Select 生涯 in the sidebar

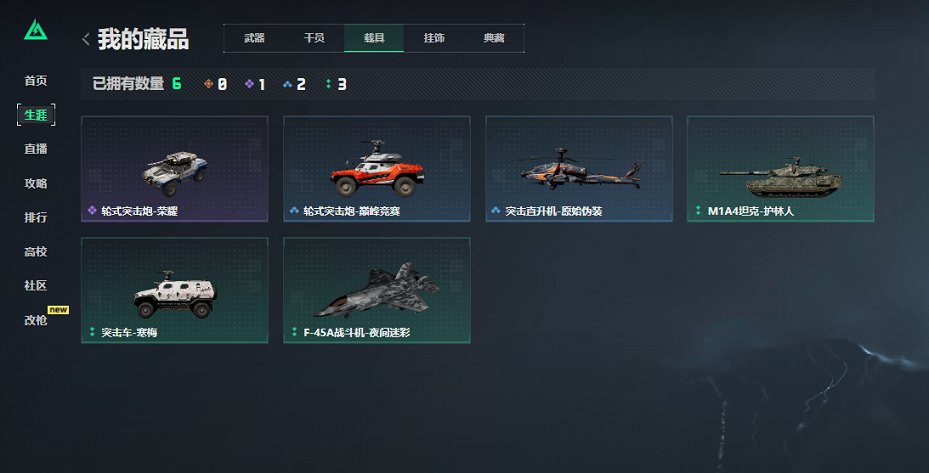(x=36, y=115)
